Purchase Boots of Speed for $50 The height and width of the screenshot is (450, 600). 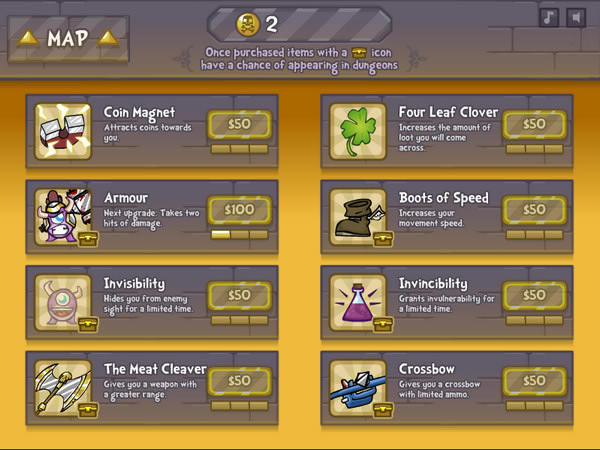[x=534, y=210]
